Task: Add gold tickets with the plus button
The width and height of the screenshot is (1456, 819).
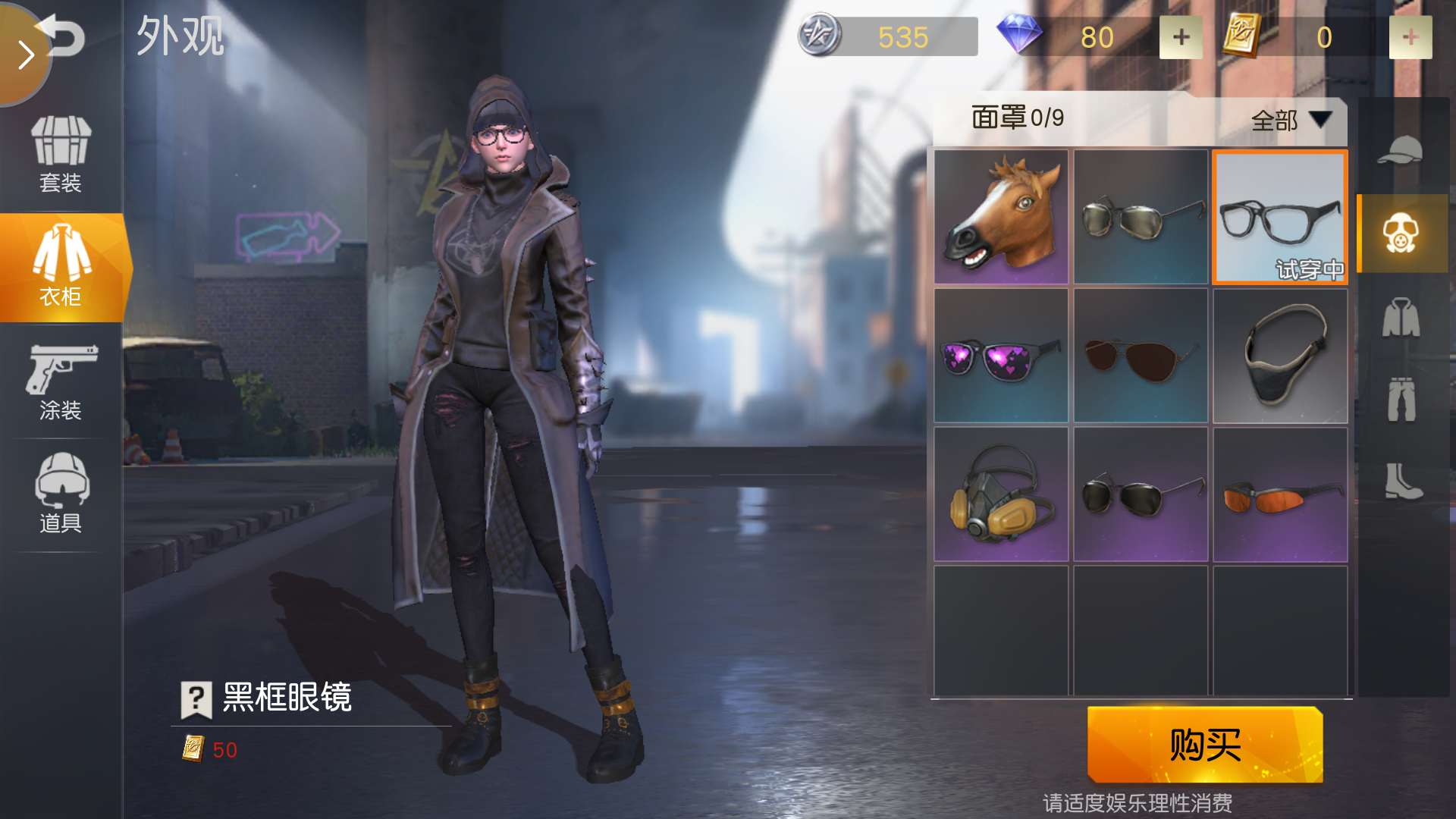Action: (1410, 37)
